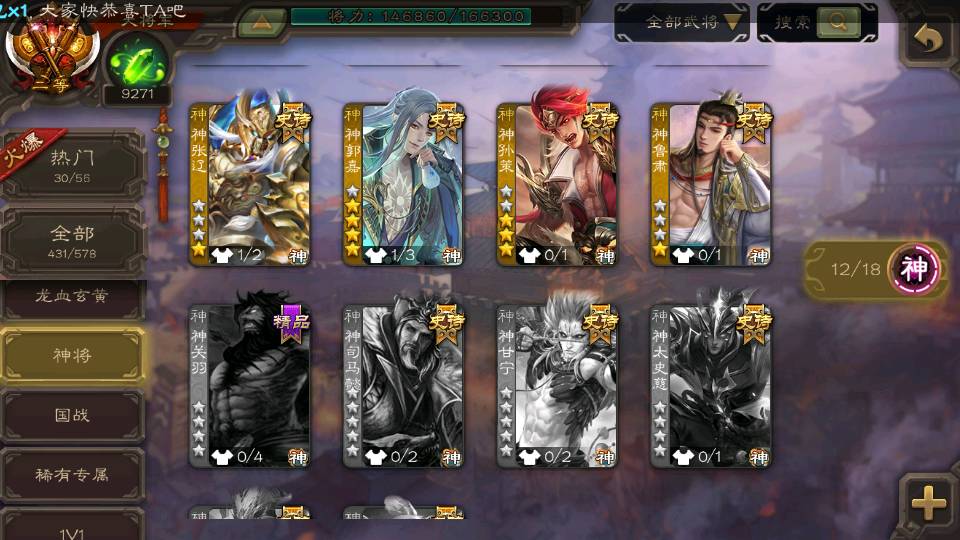Open the locked 神太史慈 card
Screen dimensions: 960x540
(x=710, y=385)
